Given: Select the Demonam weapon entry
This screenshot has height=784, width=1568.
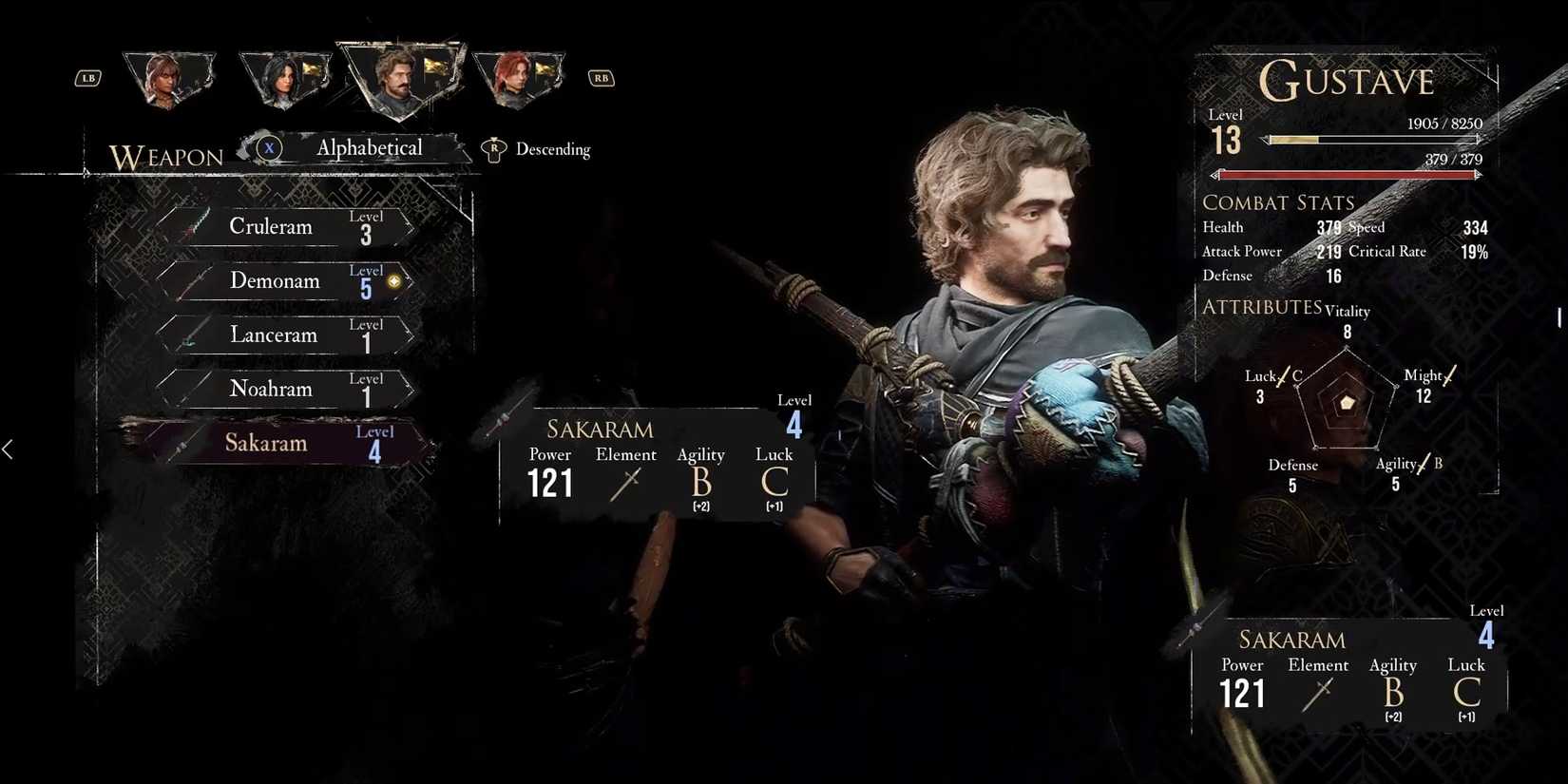Looking at the screenshot, I should coord(276,280).
